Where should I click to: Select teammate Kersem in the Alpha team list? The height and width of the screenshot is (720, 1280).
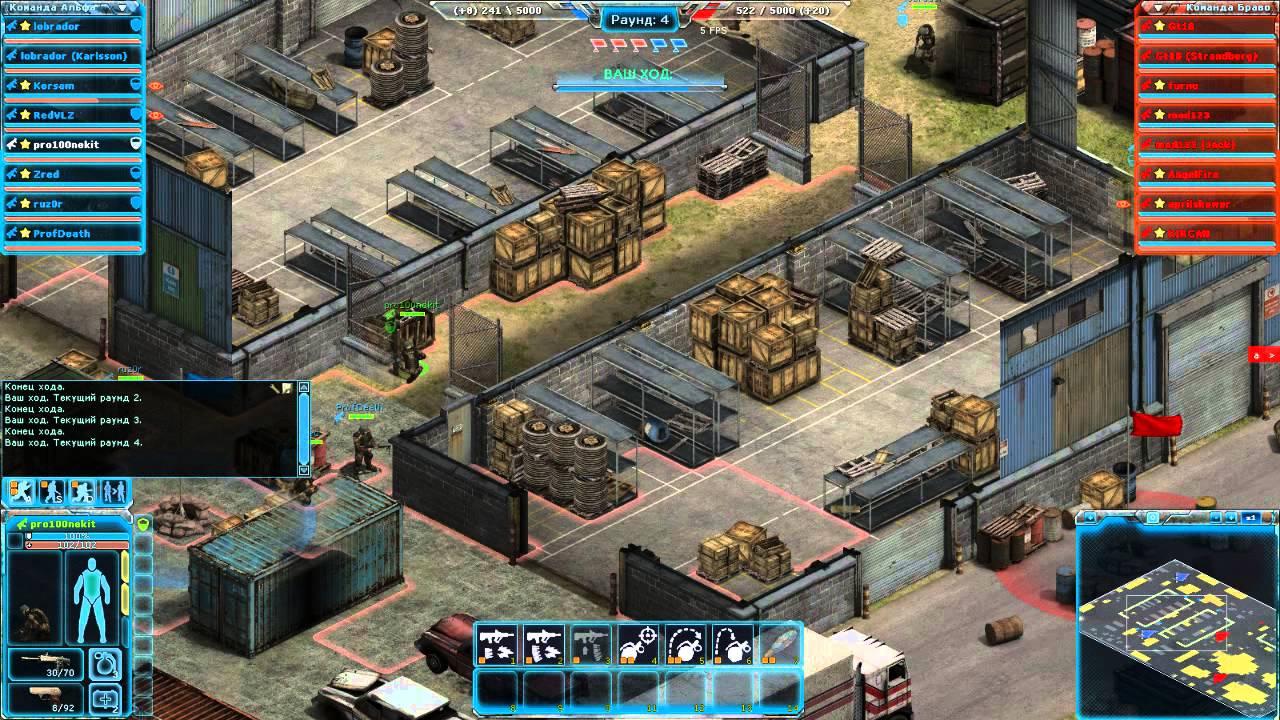(68, 86)
